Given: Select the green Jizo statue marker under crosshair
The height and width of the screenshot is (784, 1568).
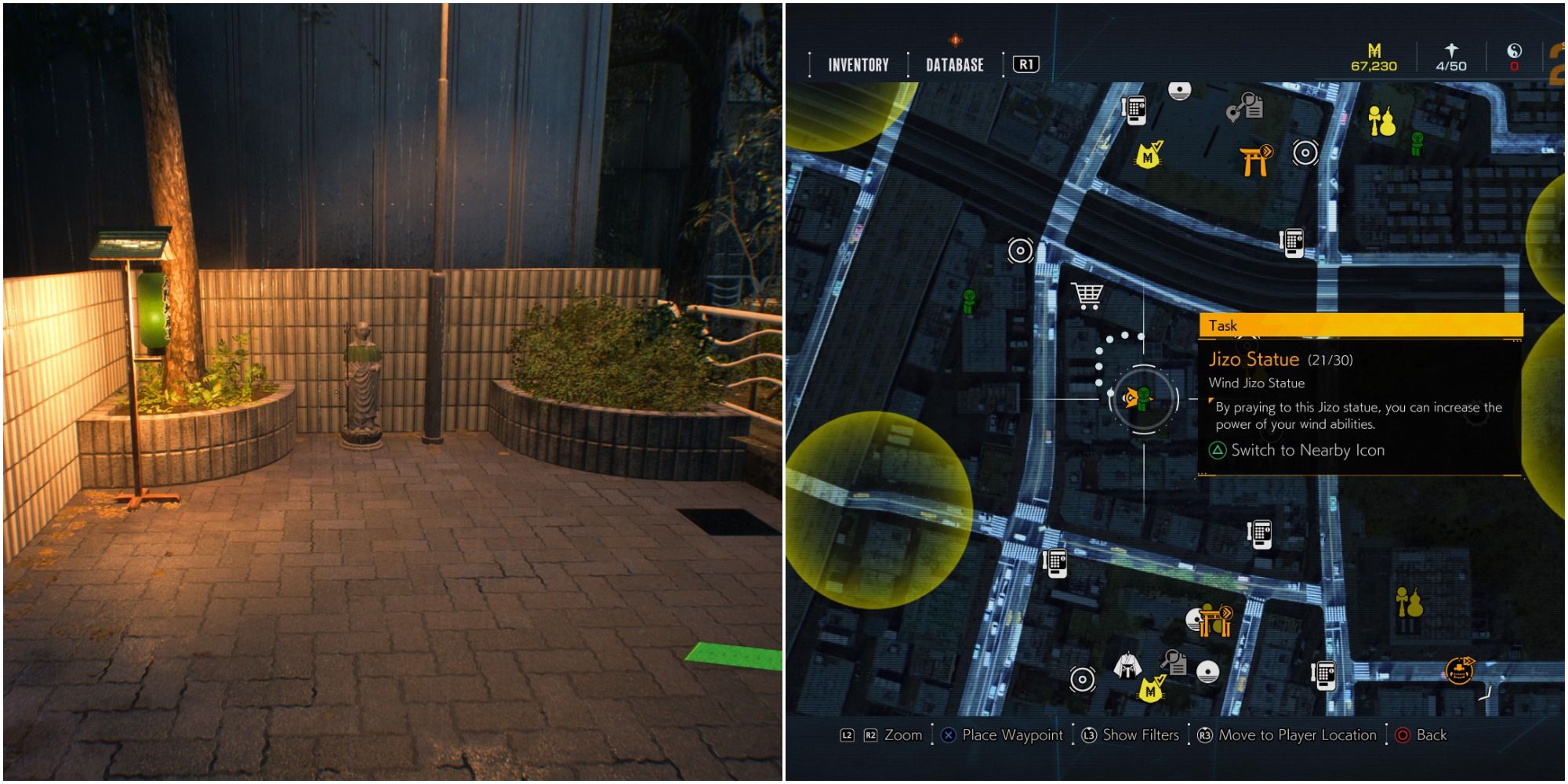Looking at the screenshot, I should click(x=1144, y=397).
